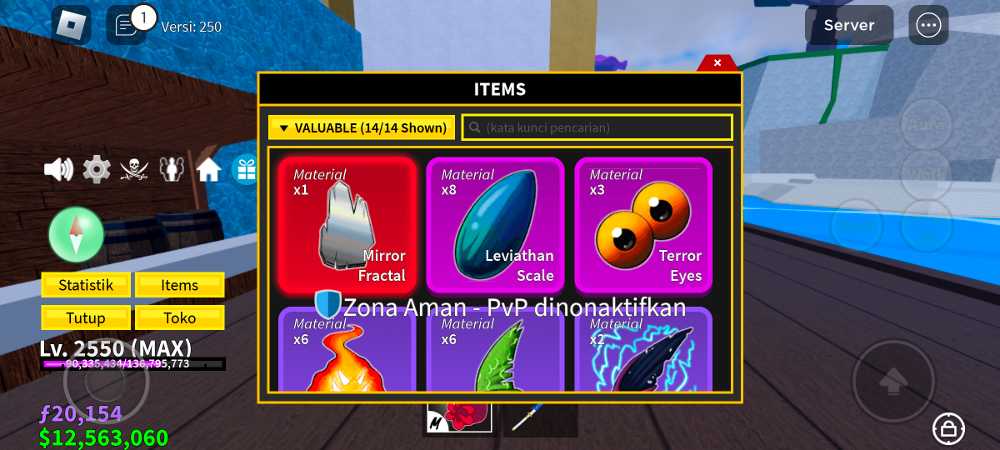This screenshot has width=1000, height=450.
Task: Open the Toko shop
Action: click(180, 317)
